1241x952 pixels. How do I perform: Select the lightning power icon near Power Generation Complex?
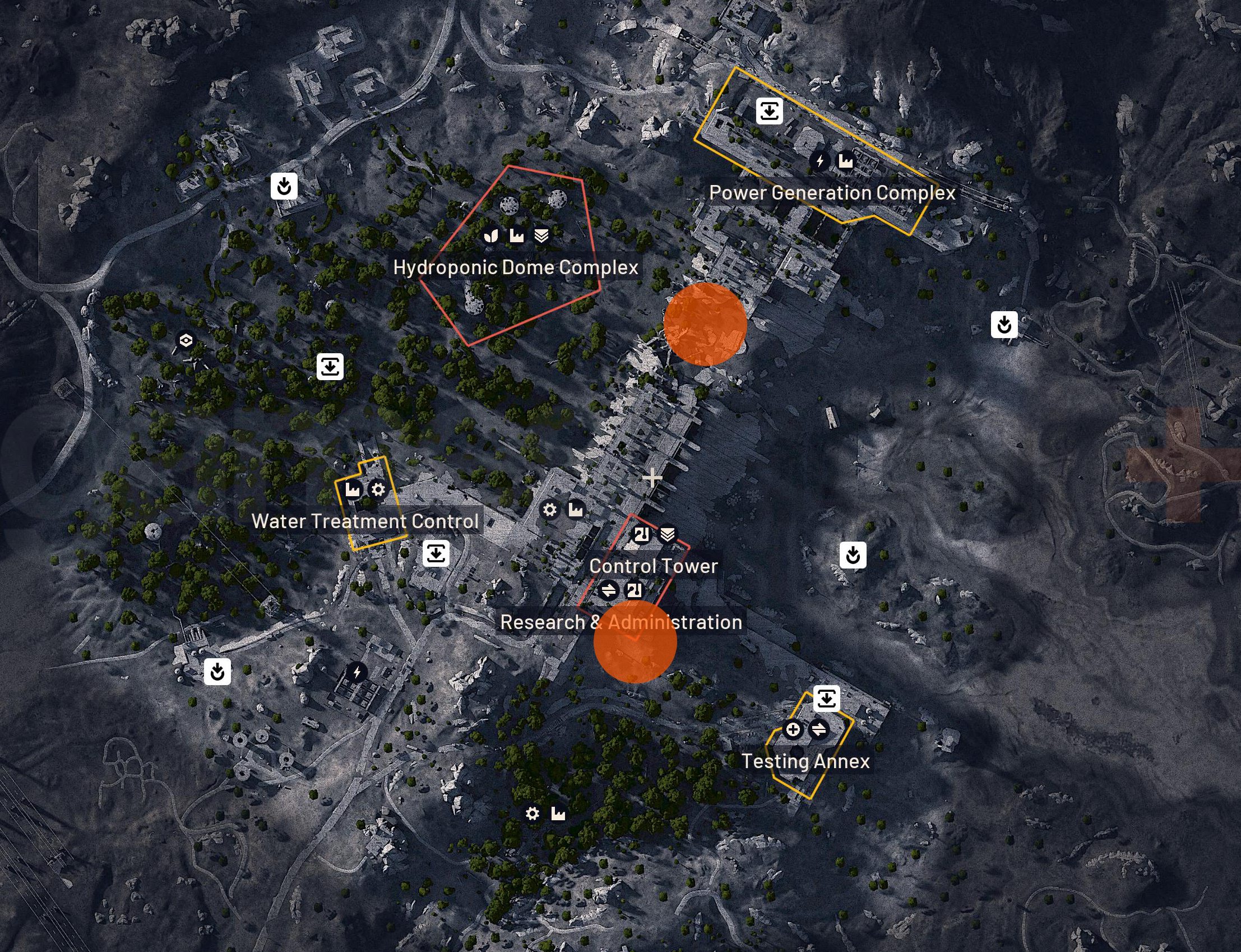pyautogui.click(x=819, y=160)
